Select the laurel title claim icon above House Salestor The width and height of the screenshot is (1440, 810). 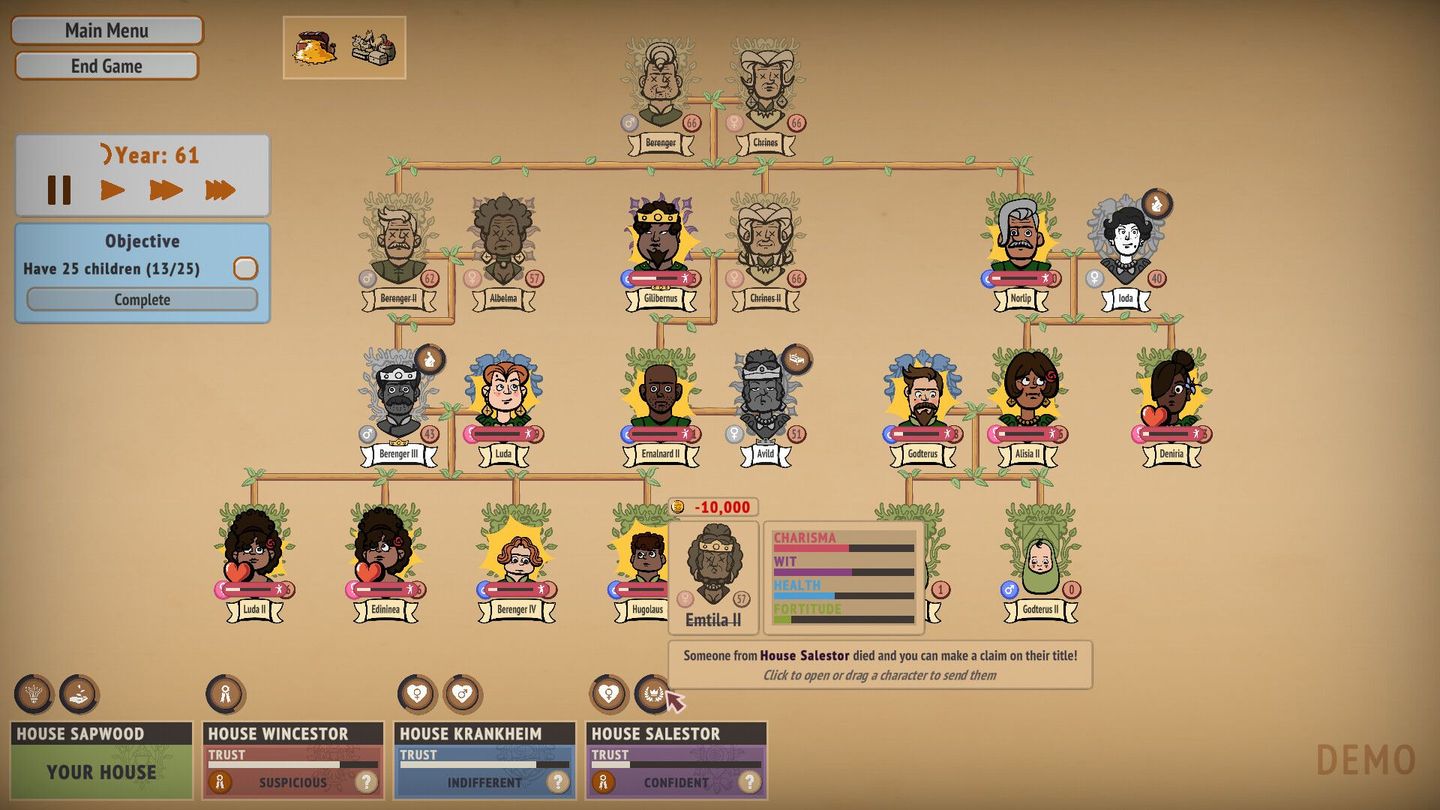point(655,693)
